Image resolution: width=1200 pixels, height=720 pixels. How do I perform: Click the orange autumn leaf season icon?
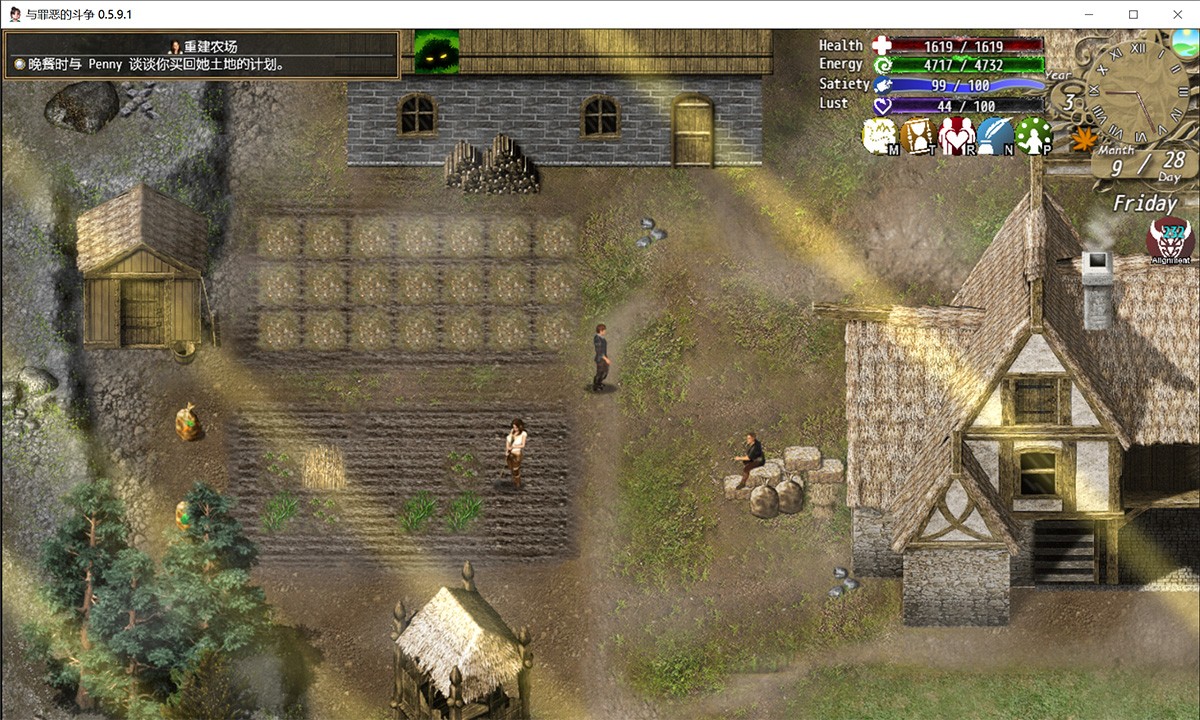coord(1082,138)
